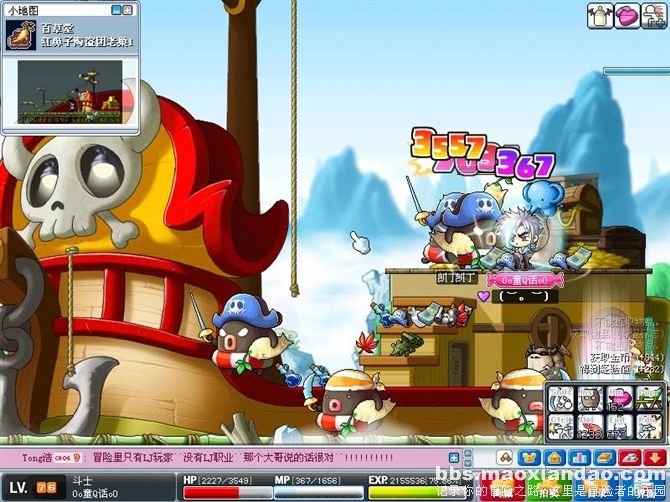This screenshot has height=502, width=670.
Task: Use the pink lips item on Home slot
Action: [x=621, y=399]
